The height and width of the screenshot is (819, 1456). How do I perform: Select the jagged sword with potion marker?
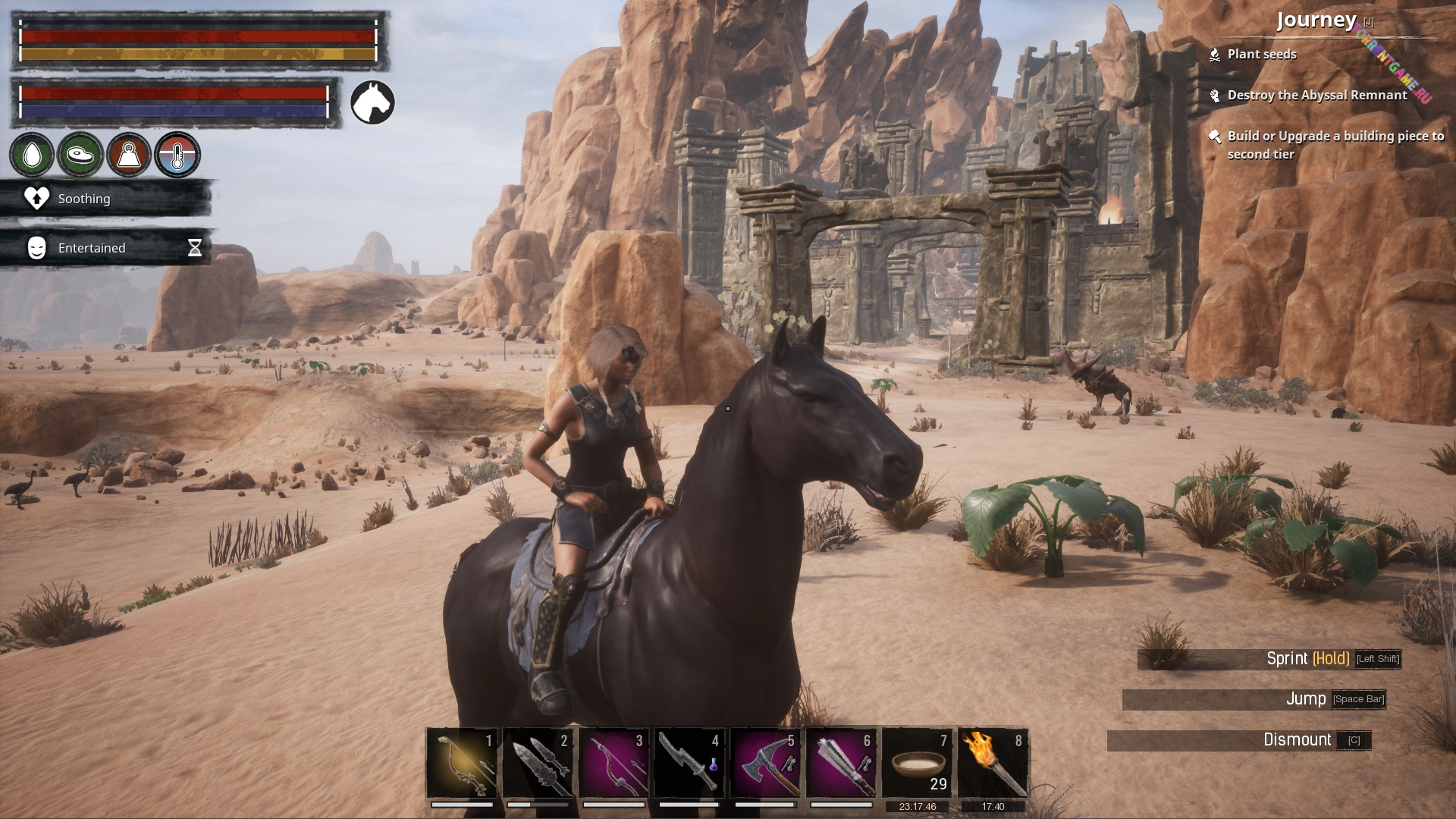pyautogui.click(x=689, y=762)
